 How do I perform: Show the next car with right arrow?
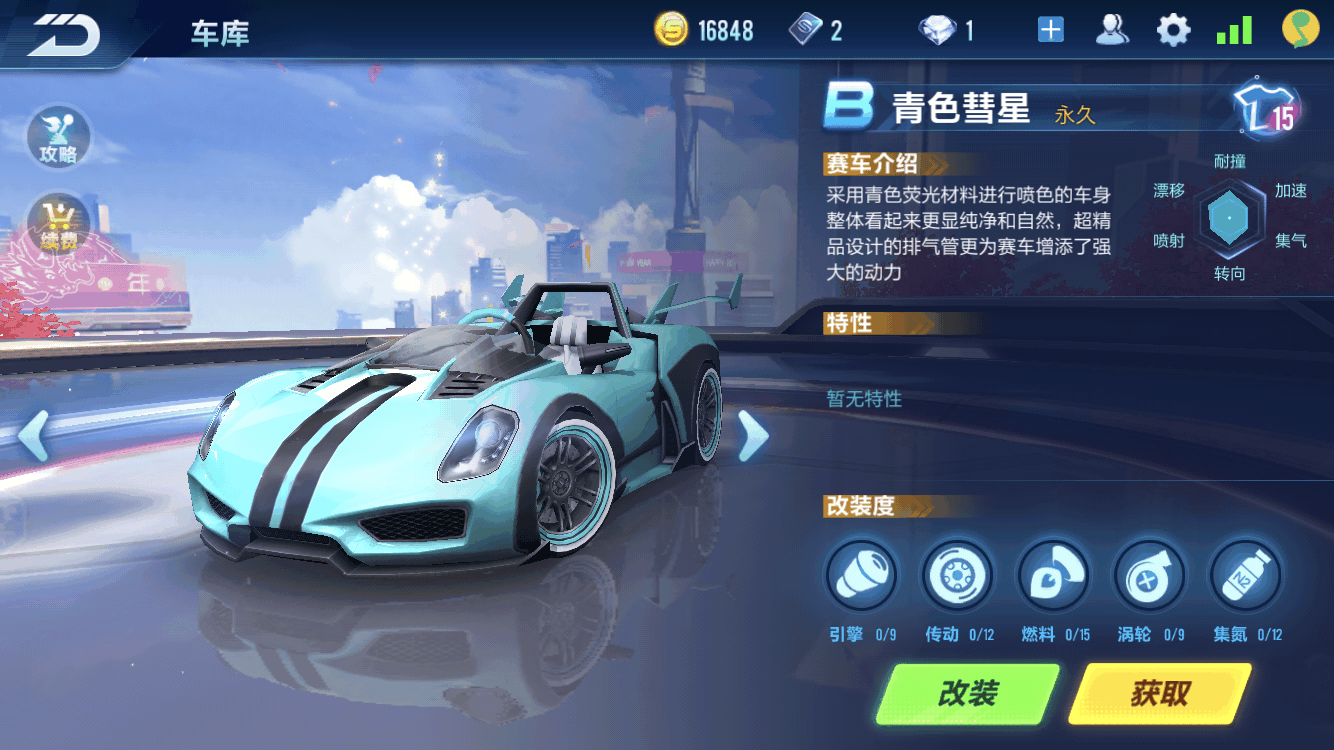click(x=752, y=437)
